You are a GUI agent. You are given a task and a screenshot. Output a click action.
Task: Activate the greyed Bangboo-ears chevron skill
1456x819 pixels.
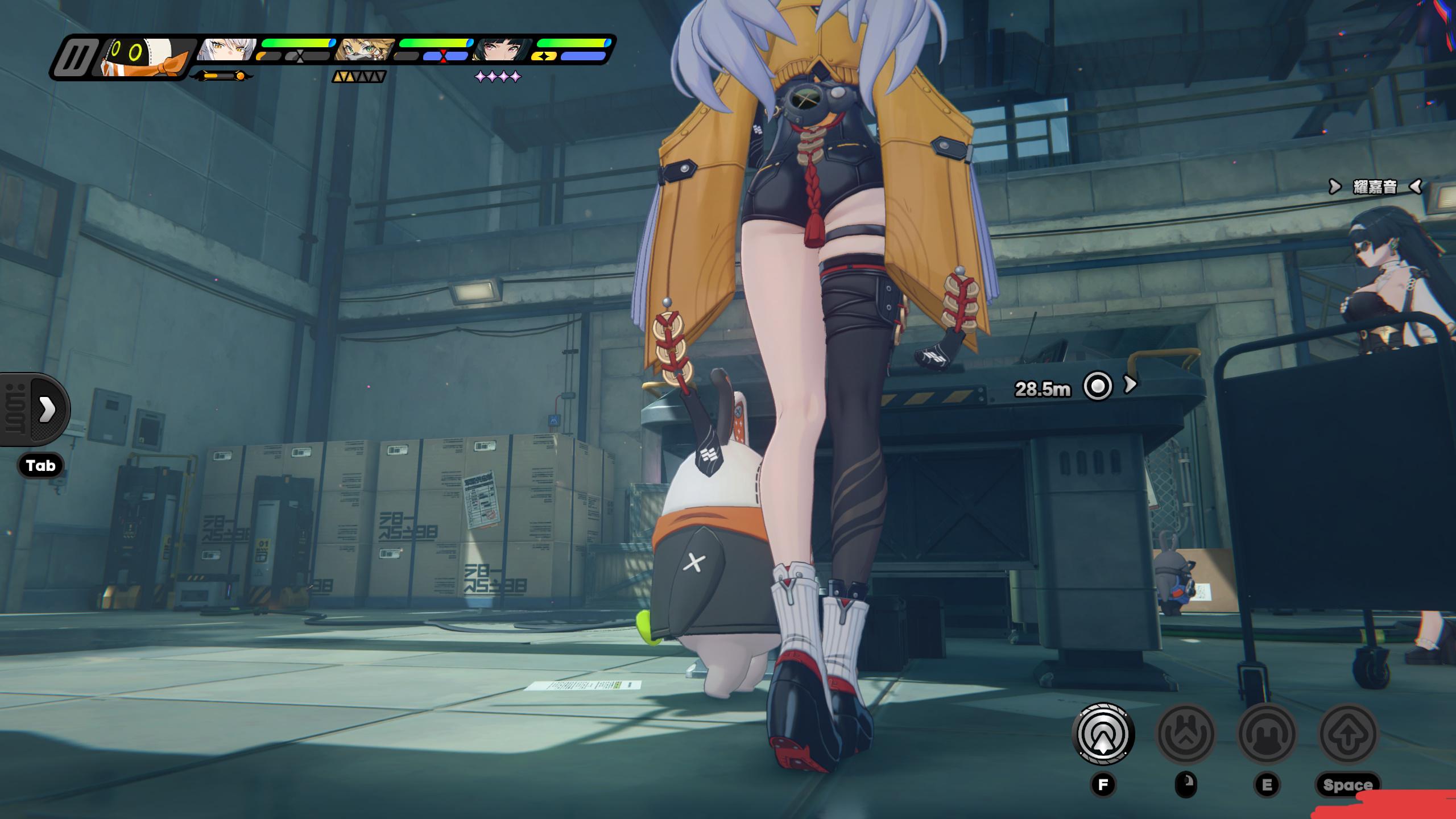click(x=1186, y=734)
